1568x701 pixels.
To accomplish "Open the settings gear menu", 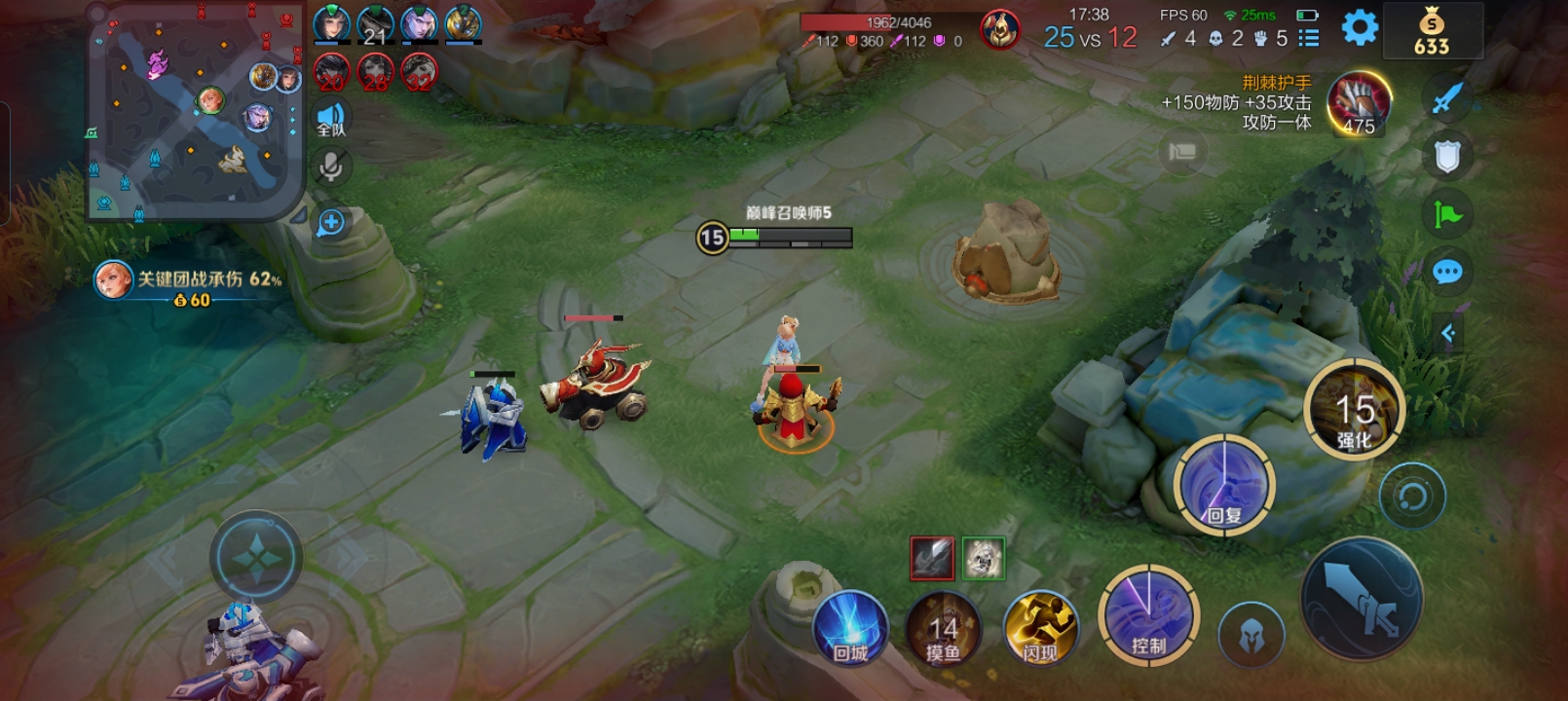I will tap(1360, 27).
